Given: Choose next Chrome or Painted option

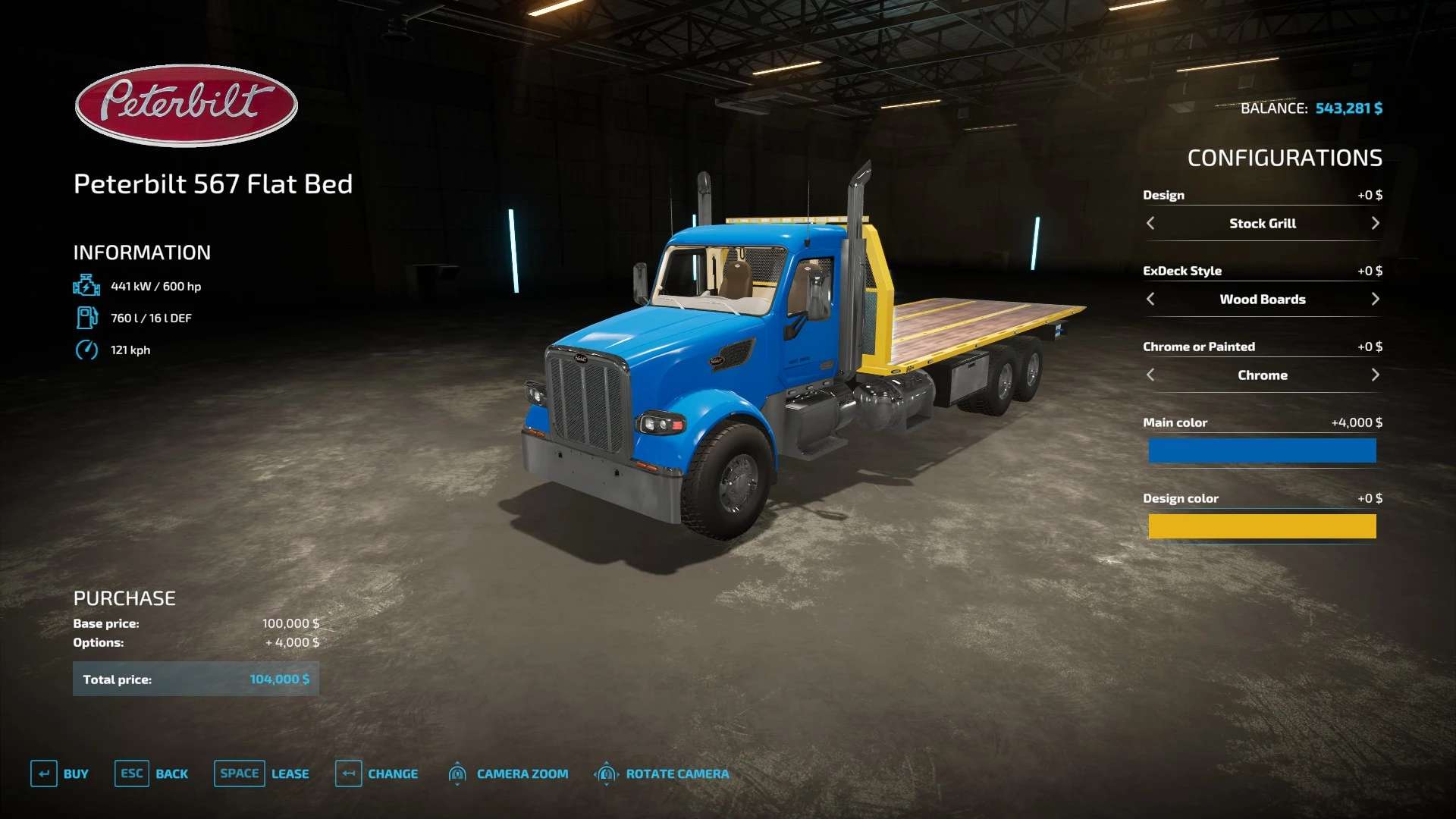Looking at the screenshot, I should pyautogui.click(x=1375, y=375).
